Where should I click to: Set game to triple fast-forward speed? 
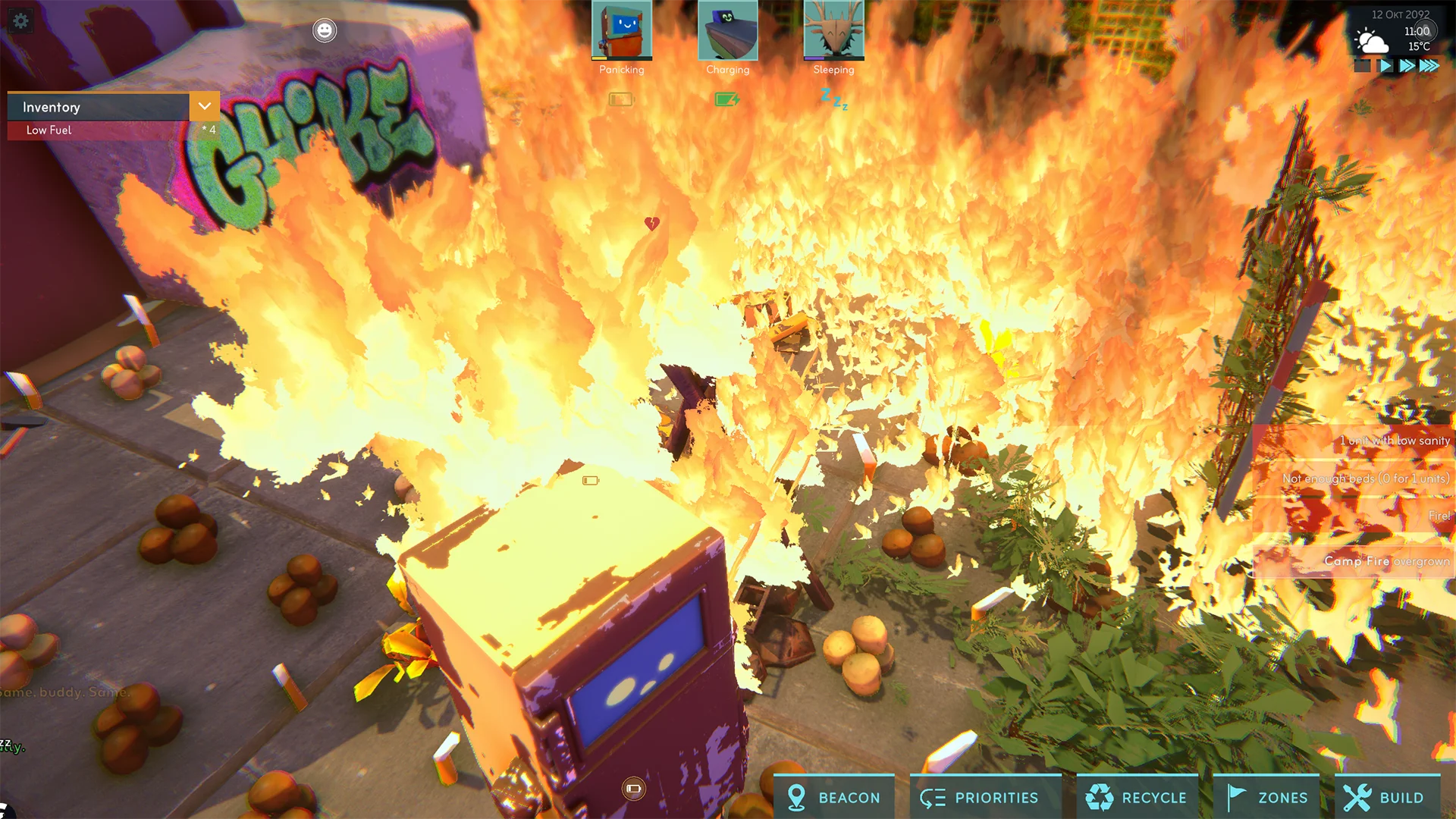pos(1429,66)
